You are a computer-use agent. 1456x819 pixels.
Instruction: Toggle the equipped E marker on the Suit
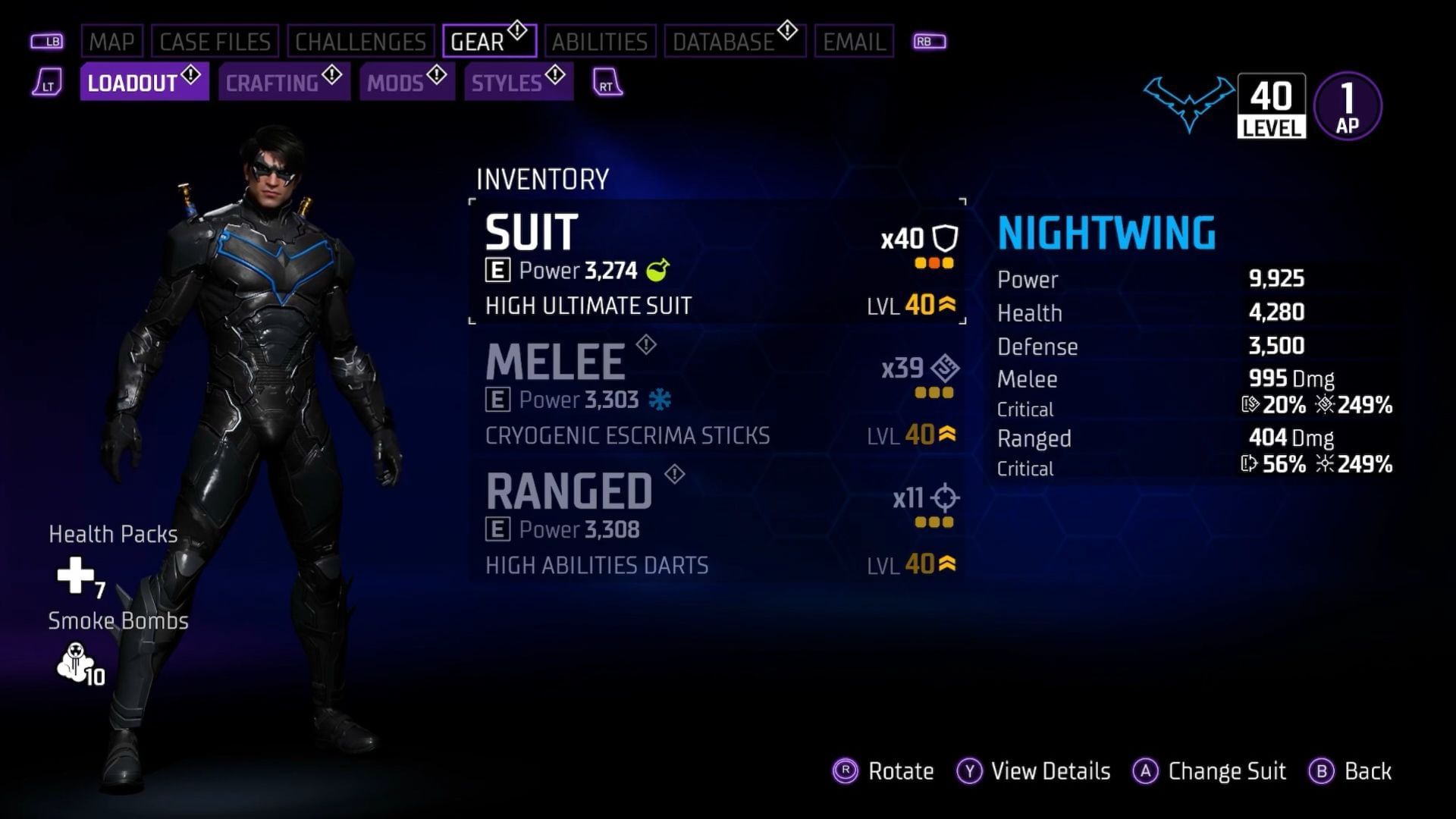point(497,271)
